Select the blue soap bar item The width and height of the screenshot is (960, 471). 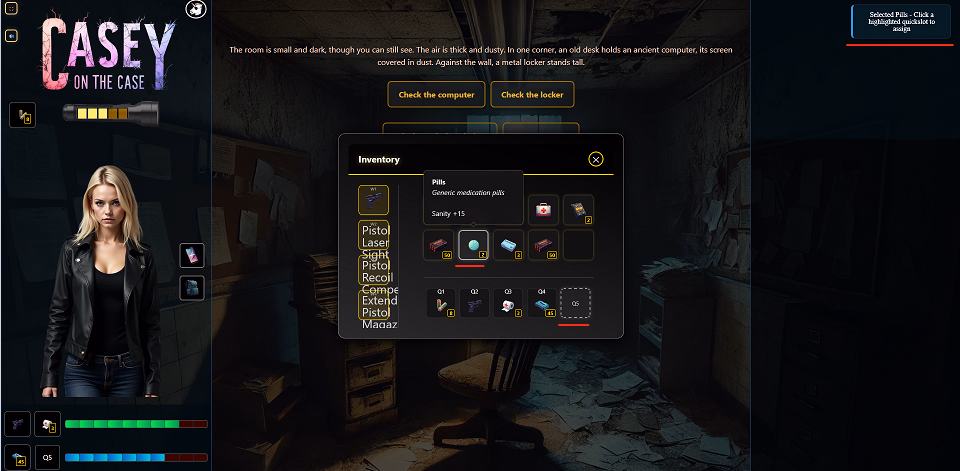coord(509,244)
